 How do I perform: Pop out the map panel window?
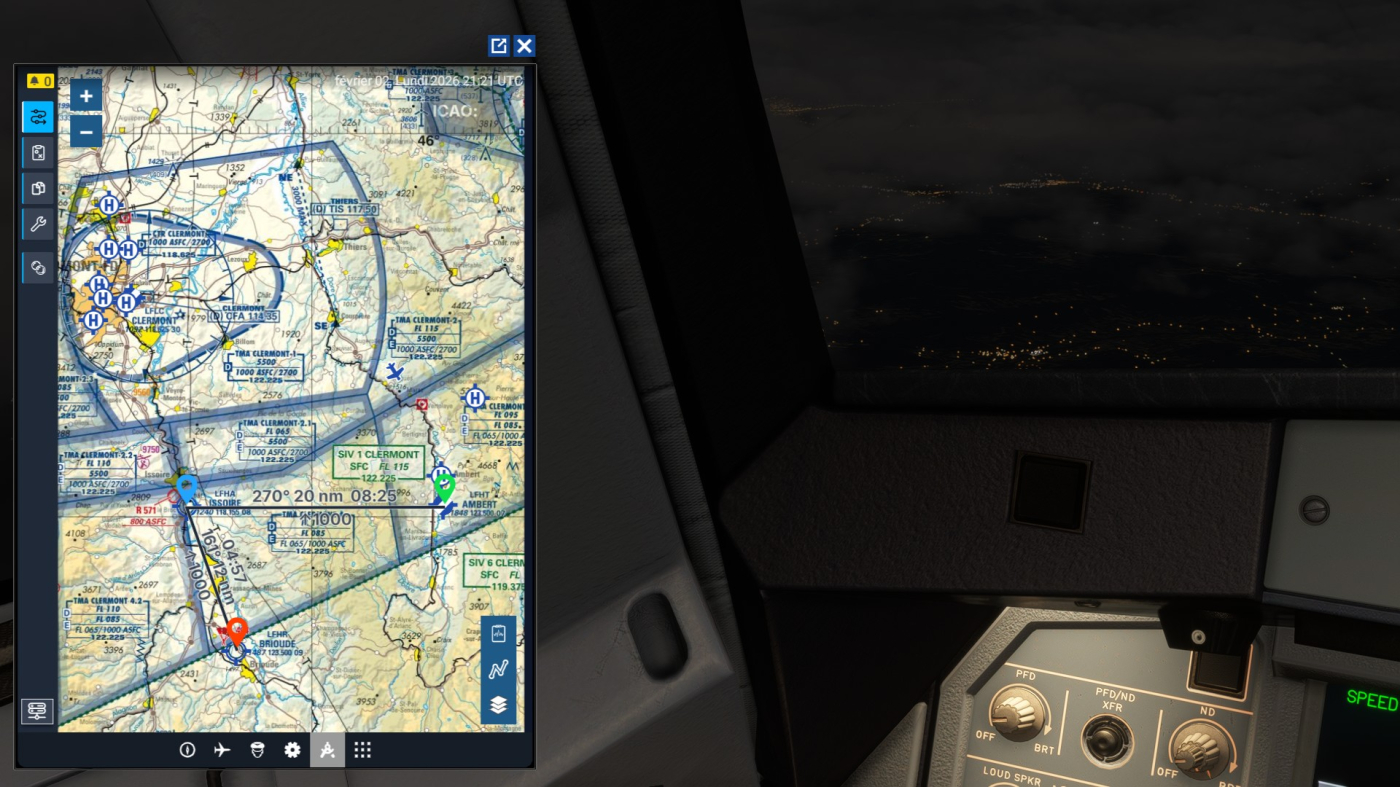(498, 45)
